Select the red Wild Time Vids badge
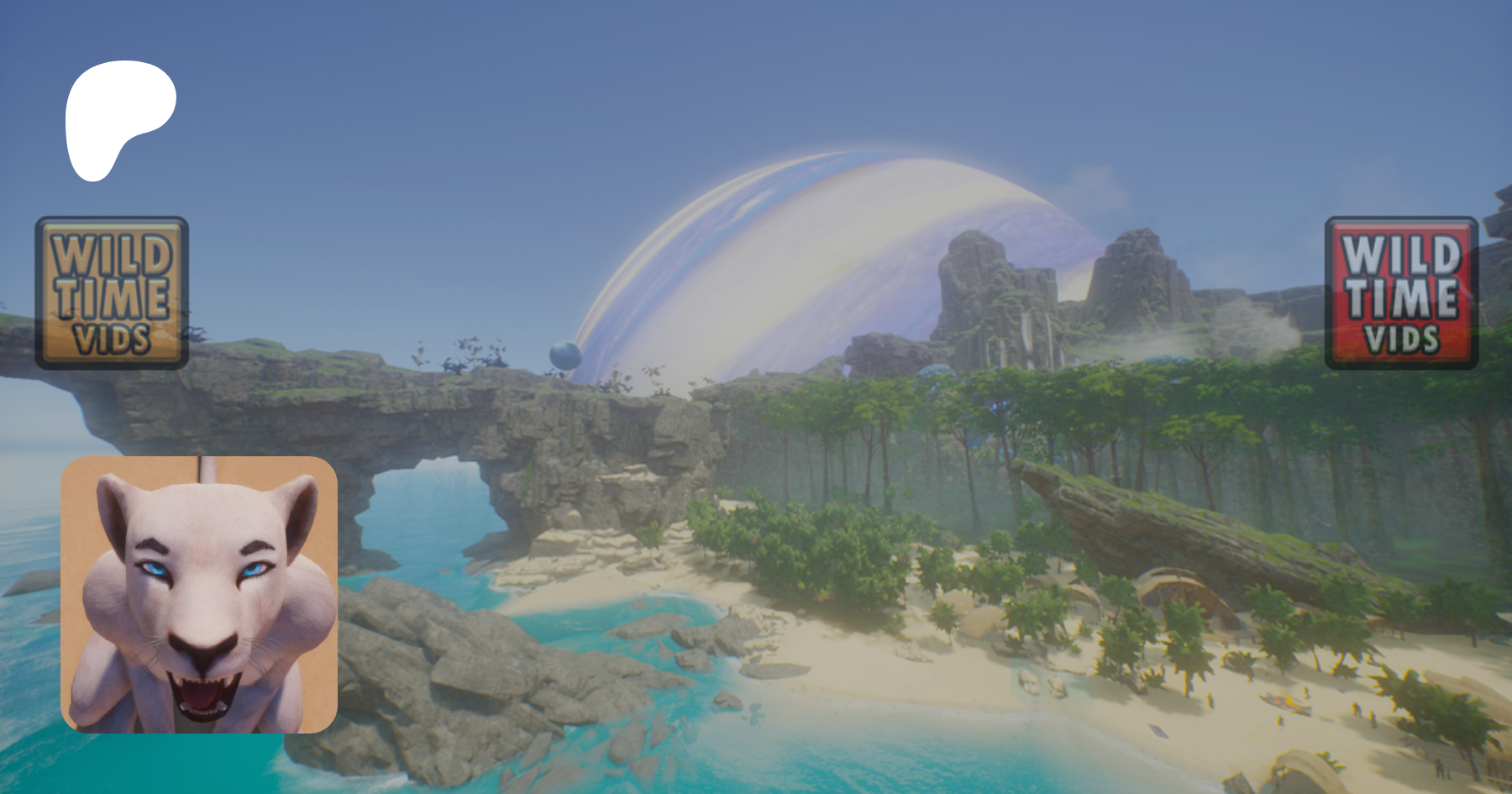Image resolution: width=1512 pixels, height=794 pixels. pyautogui.click(x=1401, y=293)
